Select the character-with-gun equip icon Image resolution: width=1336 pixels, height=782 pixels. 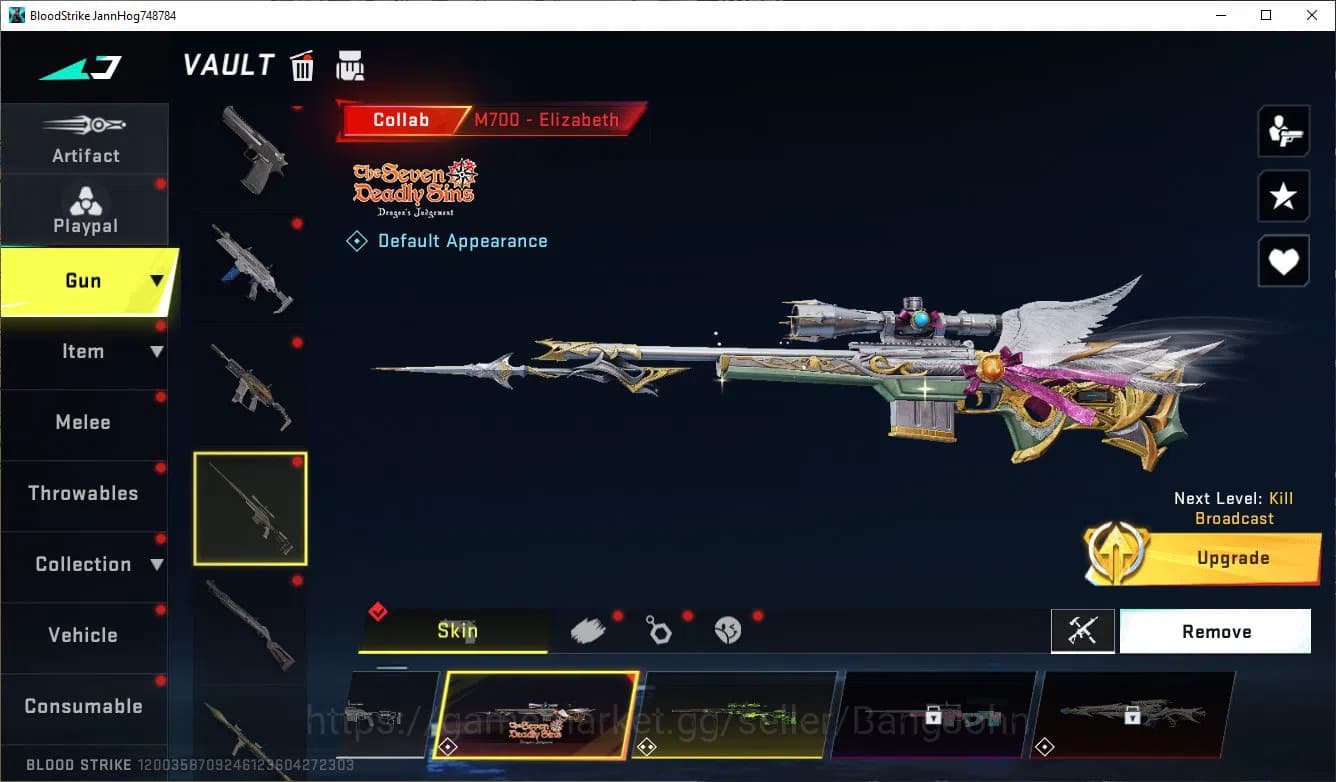click(1283, 131)
